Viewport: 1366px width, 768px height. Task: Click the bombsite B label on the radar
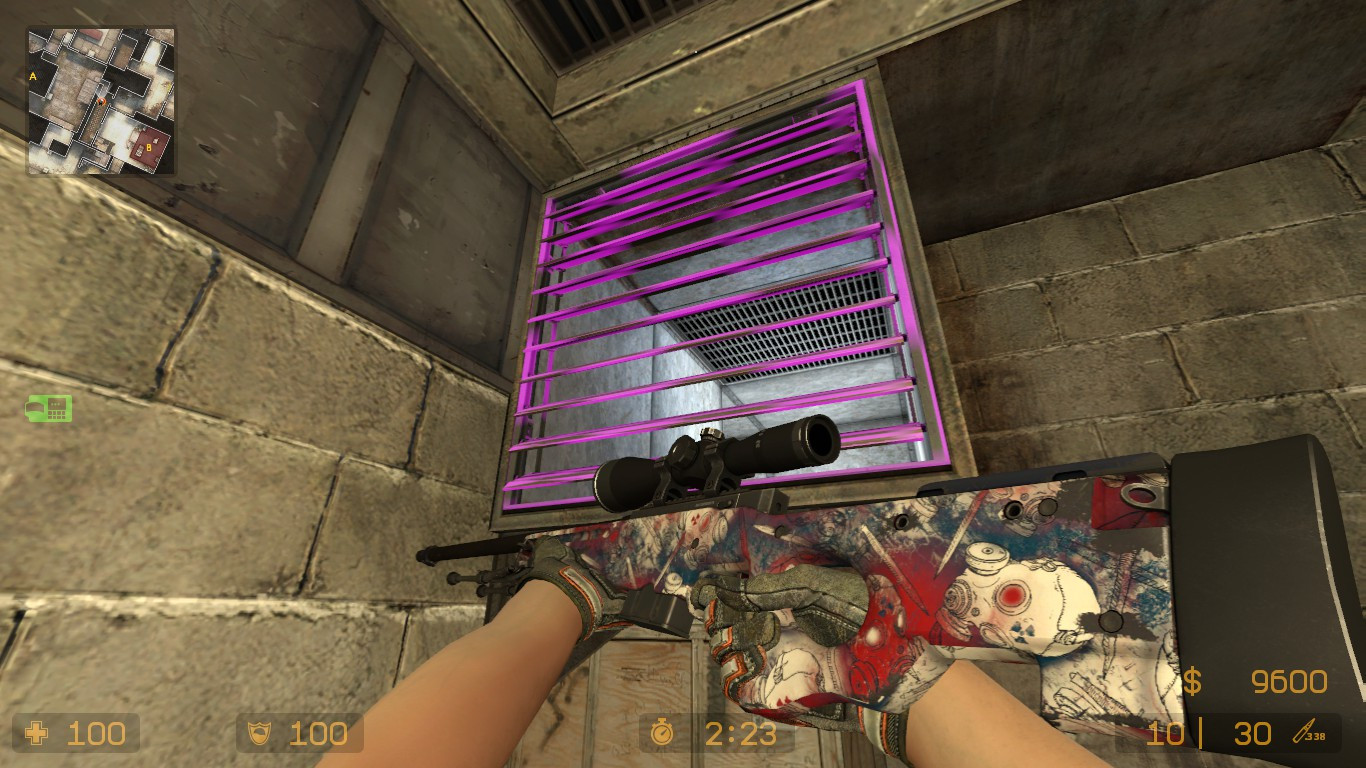point(150,146)
